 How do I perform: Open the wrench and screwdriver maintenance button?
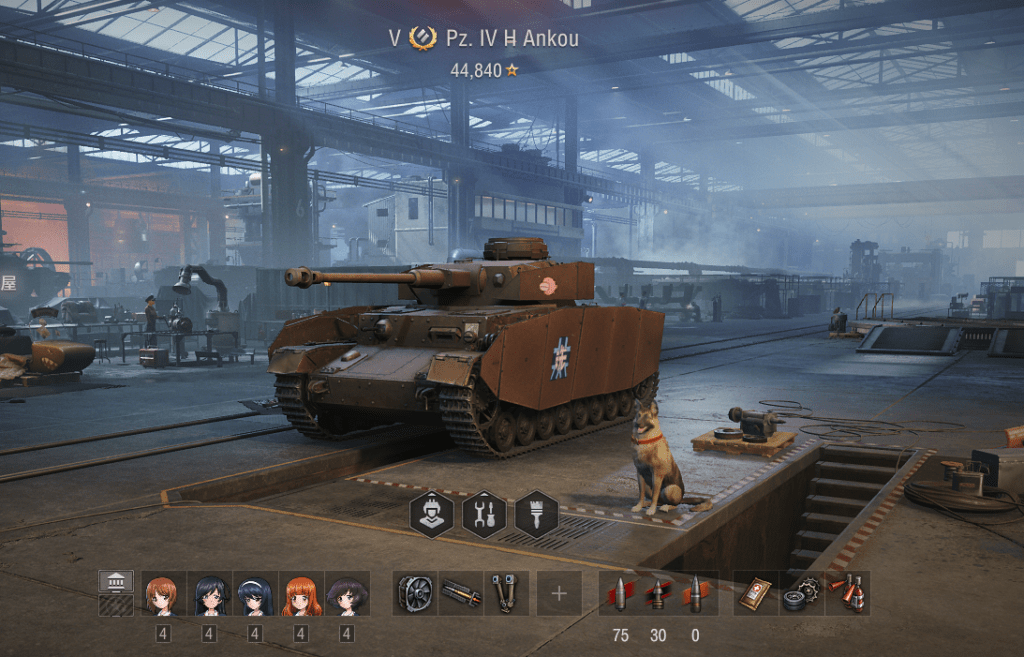(x=484, y=515)
